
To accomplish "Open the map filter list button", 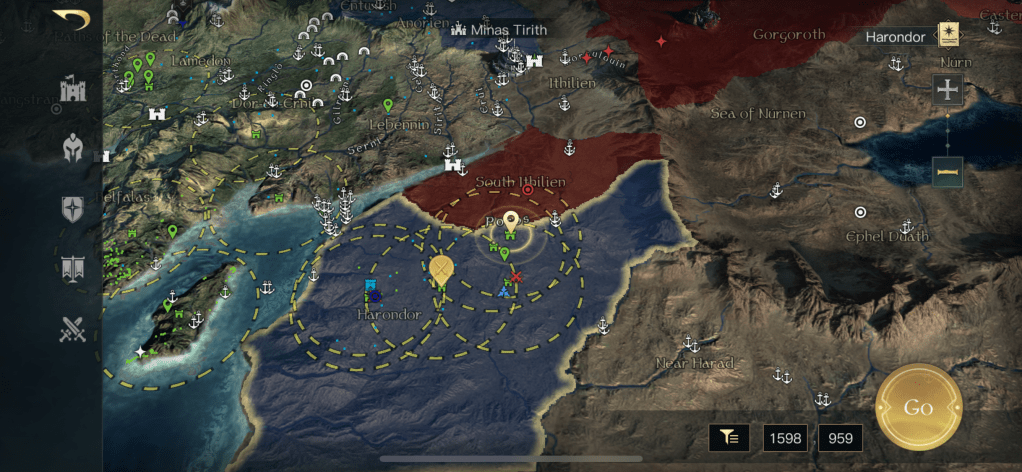I will click(730, 436).
